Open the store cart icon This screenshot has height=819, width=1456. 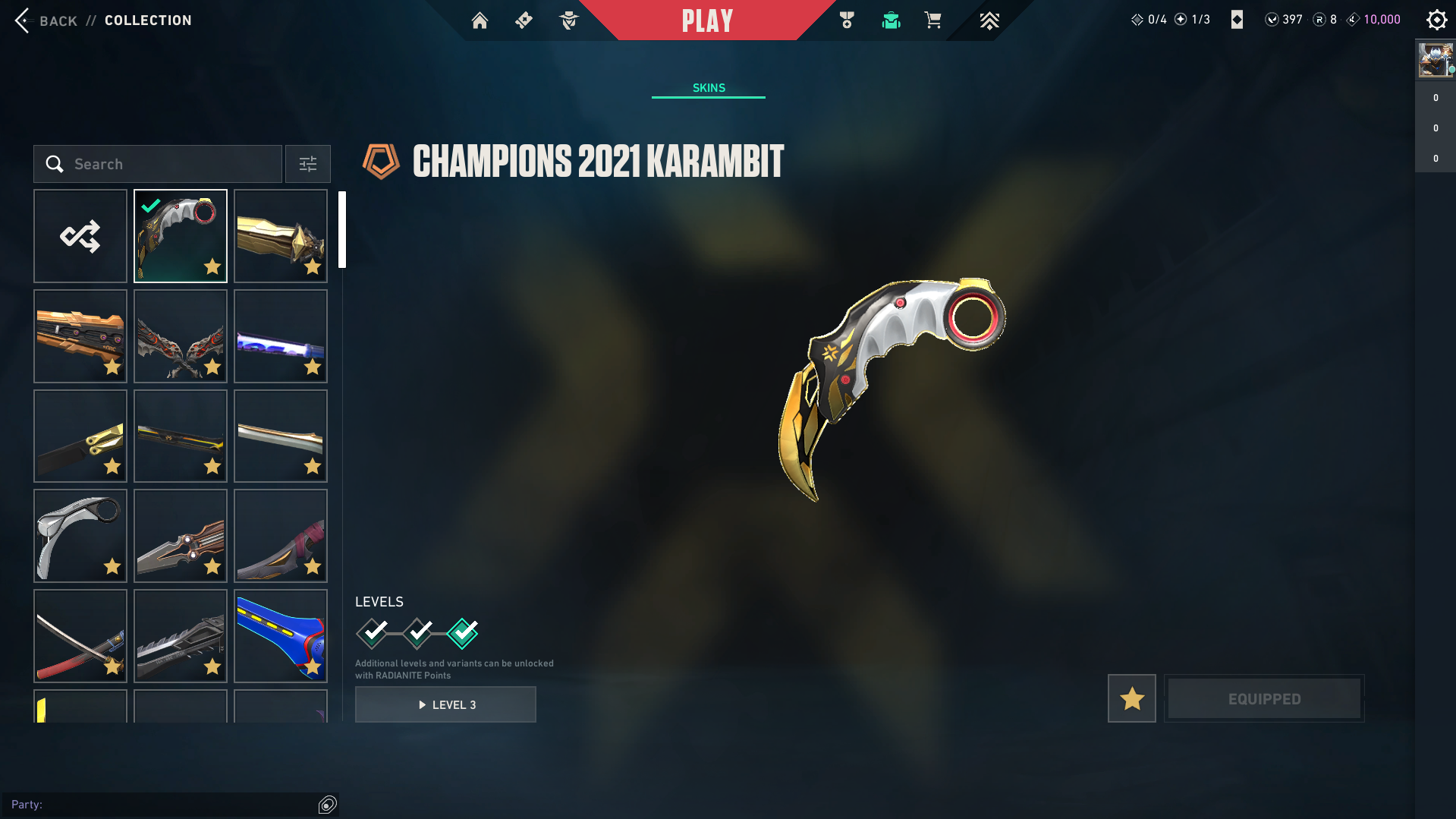coord(932,20)
